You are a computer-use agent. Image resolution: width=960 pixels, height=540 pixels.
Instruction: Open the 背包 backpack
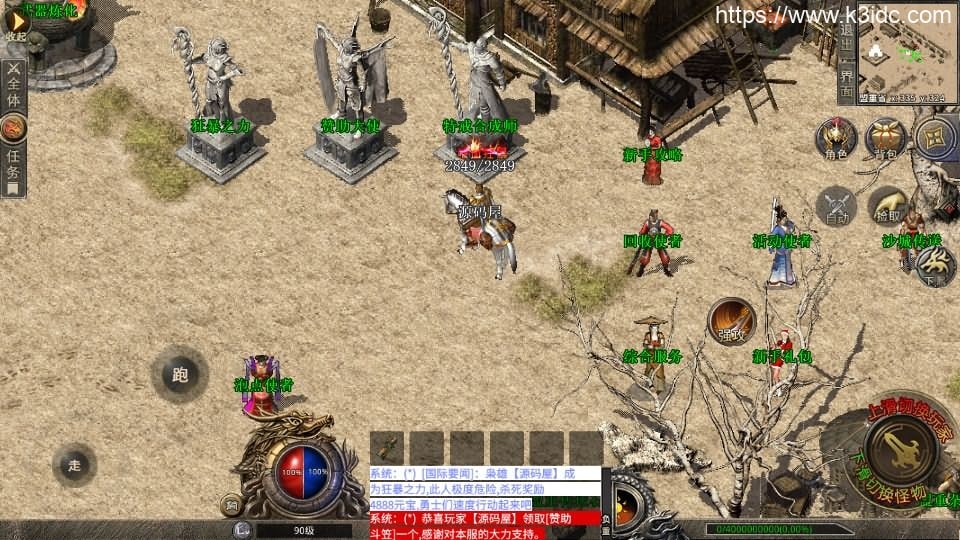click(x=885, y=138)
